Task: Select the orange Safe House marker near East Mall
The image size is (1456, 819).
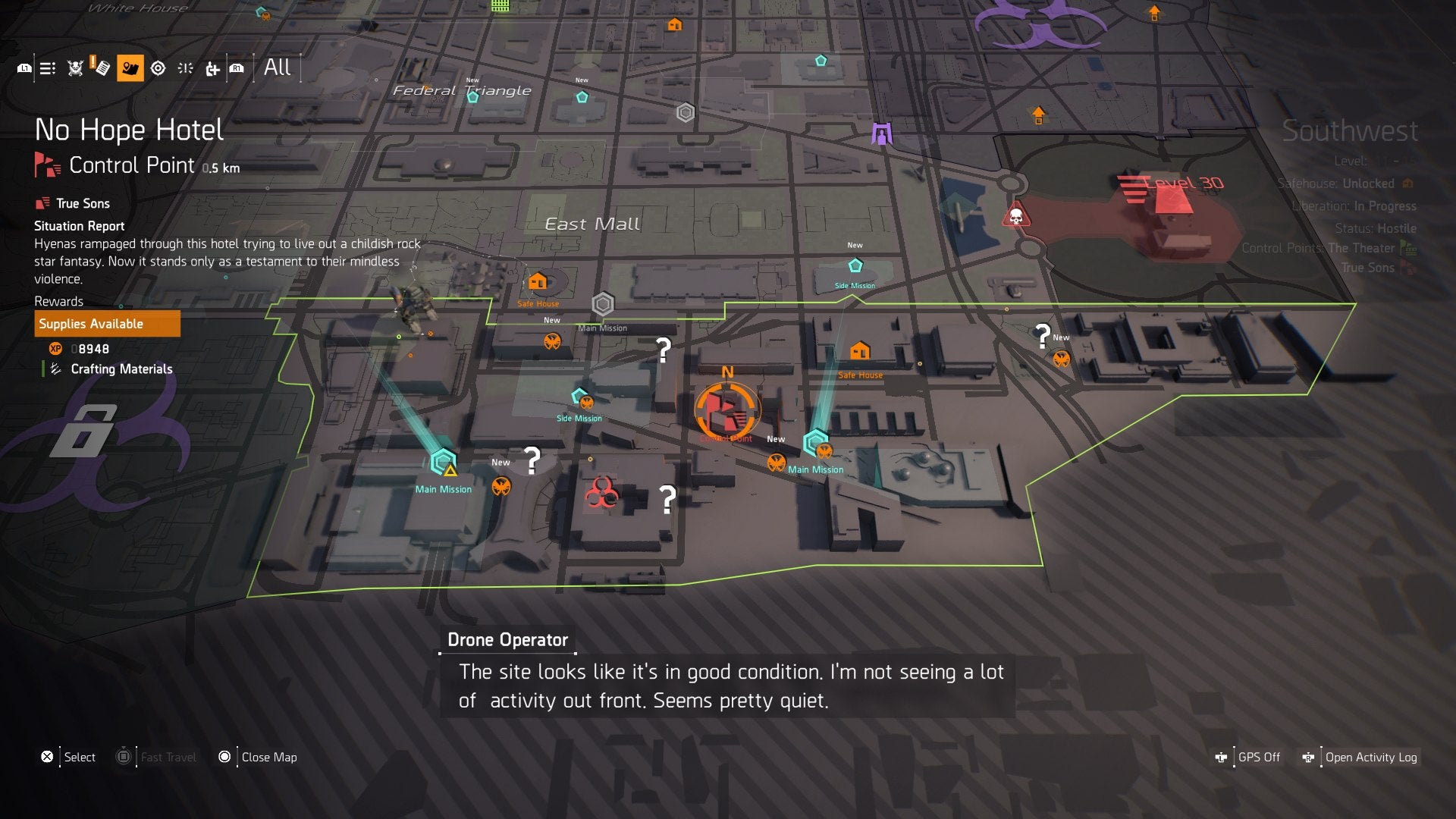Action: click(x=538, y=283)
